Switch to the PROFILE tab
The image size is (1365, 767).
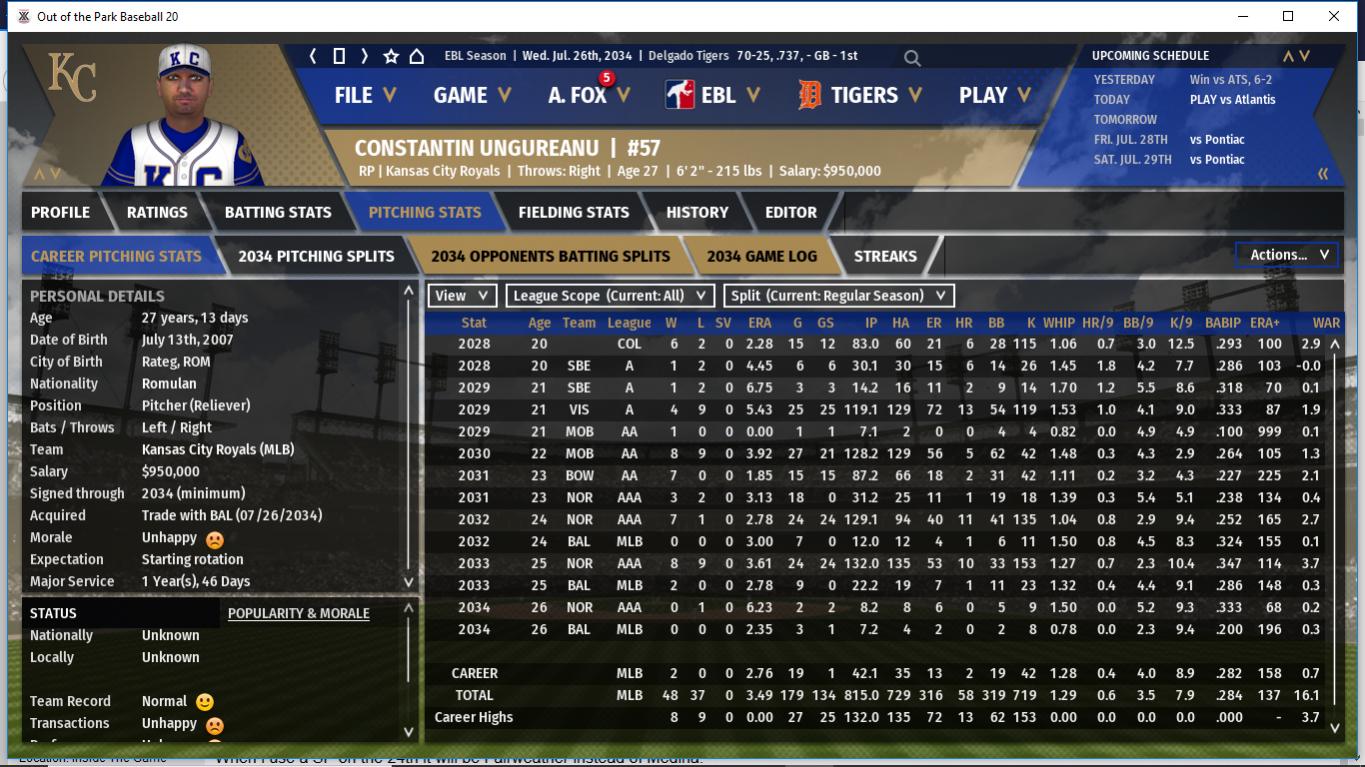tap(60, 212)
